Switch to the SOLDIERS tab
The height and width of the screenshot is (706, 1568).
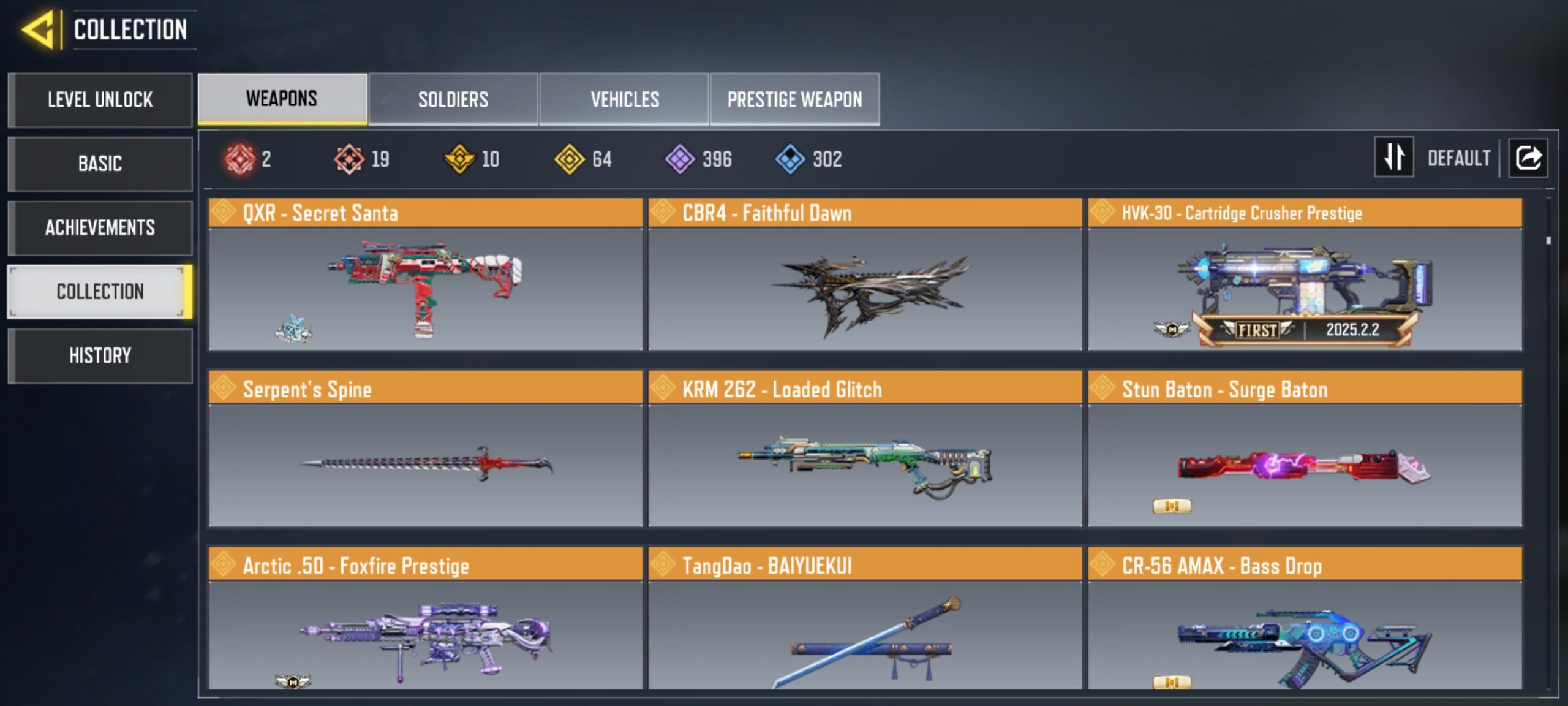point(453,98)
